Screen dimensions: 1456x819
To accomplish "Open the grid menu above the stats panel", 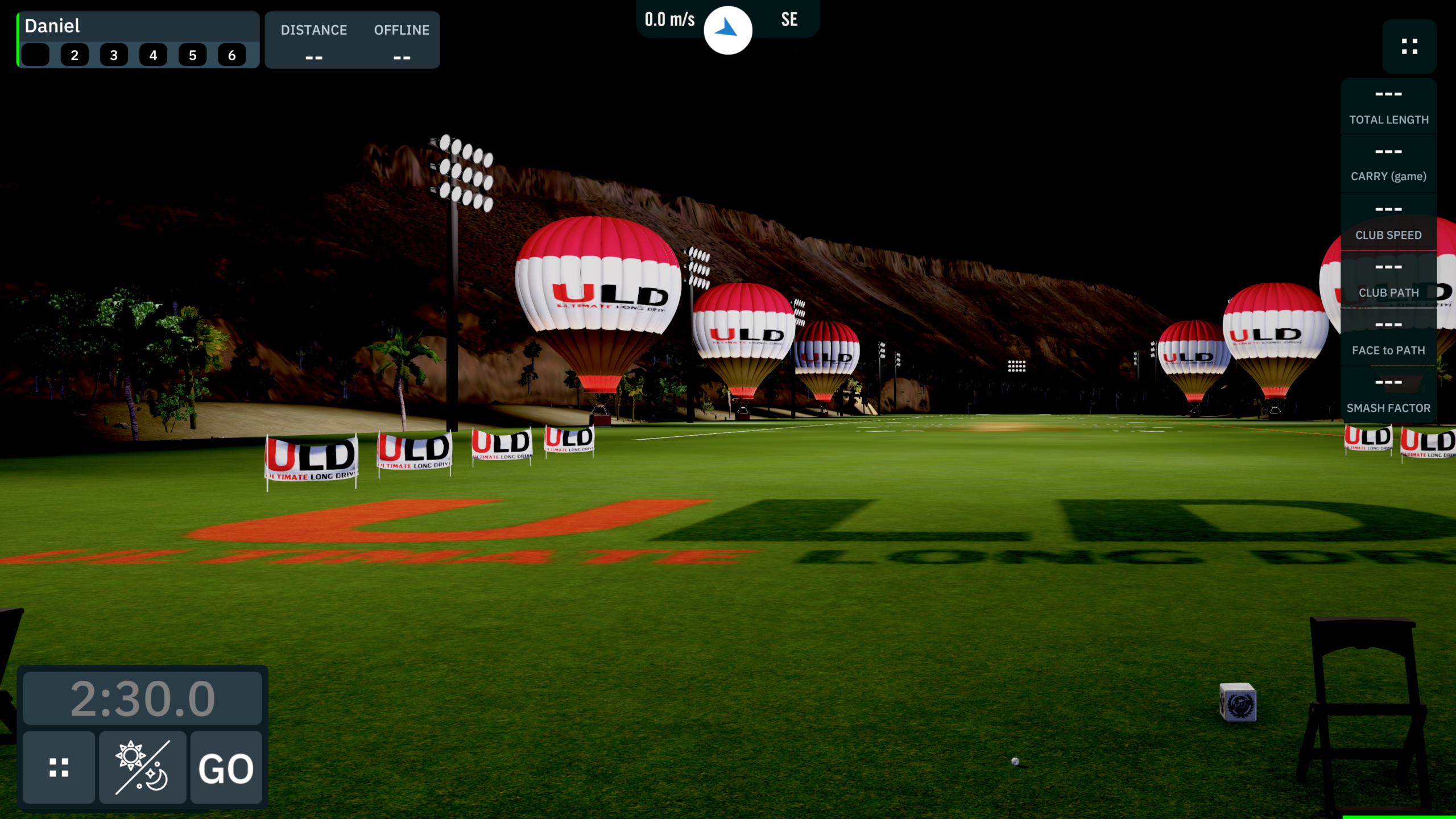I will (1409, 47).
